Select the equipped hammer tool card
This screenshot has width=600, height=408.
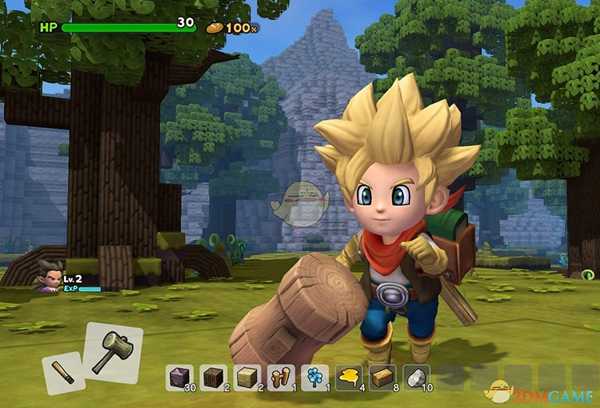point(112,351)
